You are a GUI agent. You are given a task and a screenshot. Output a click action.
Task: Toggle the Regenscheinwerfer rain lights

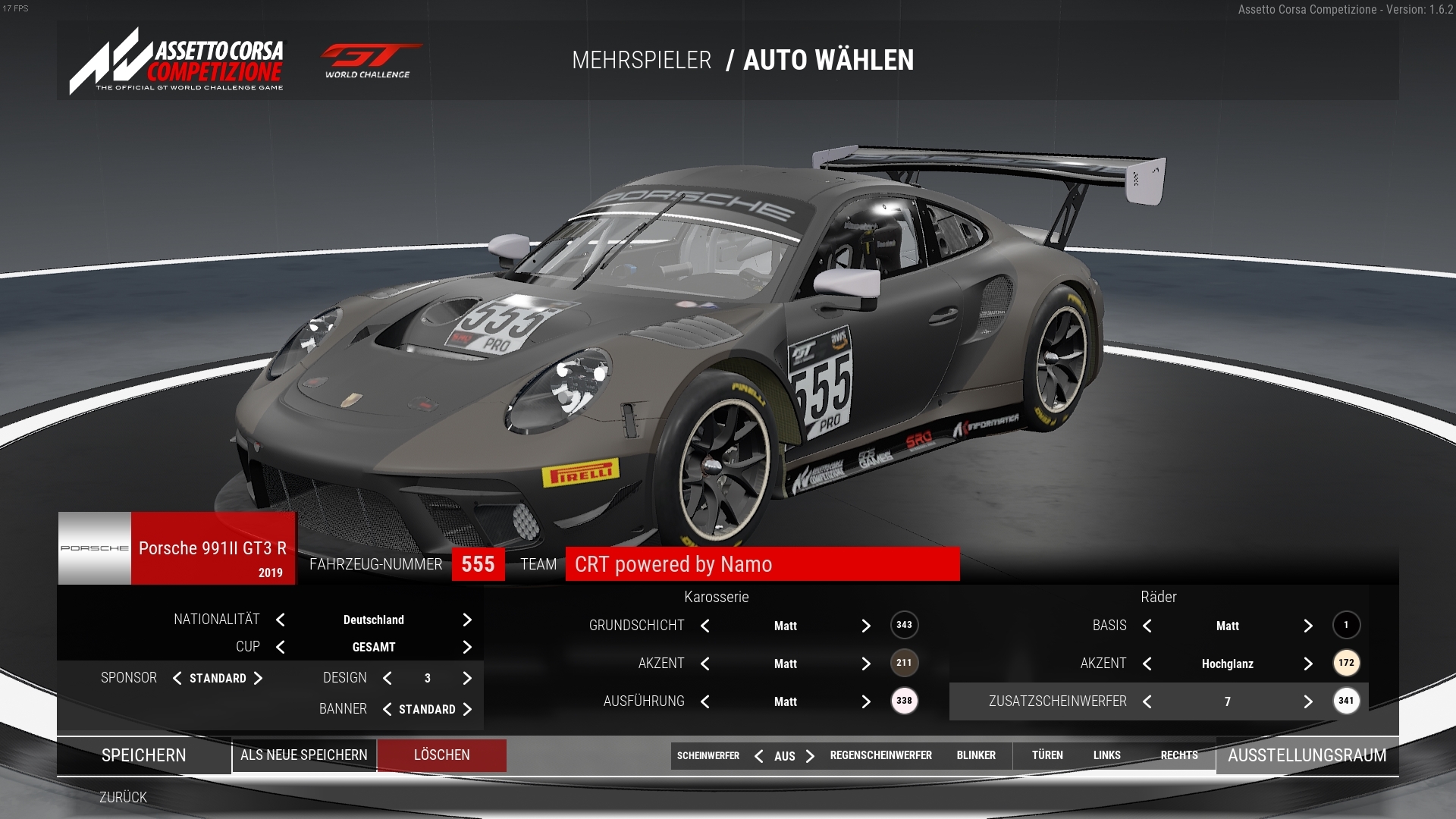[880, 755]
